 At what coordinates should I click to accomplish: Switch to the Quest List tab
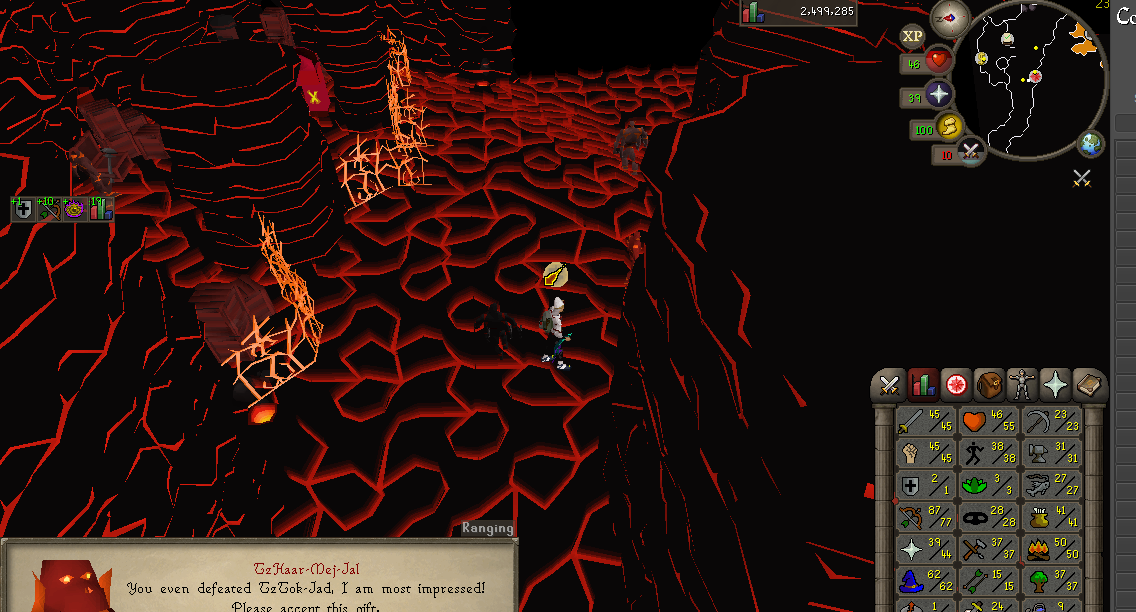[955, 385]
